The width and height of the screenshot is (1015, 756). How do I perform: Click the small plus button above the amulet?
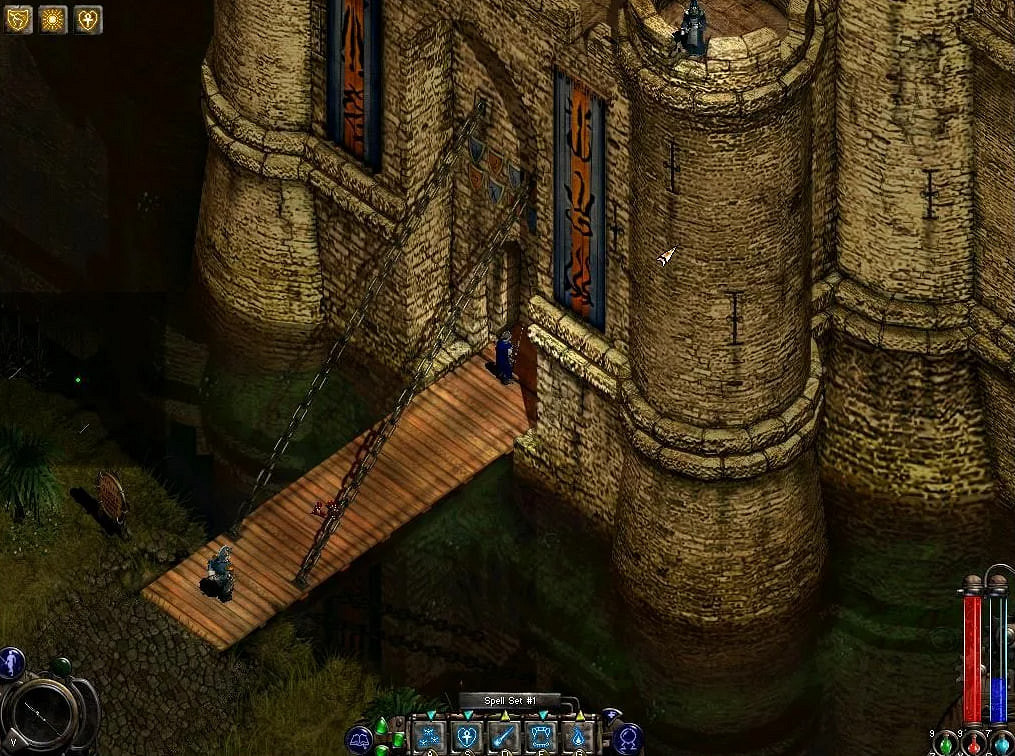611,715
